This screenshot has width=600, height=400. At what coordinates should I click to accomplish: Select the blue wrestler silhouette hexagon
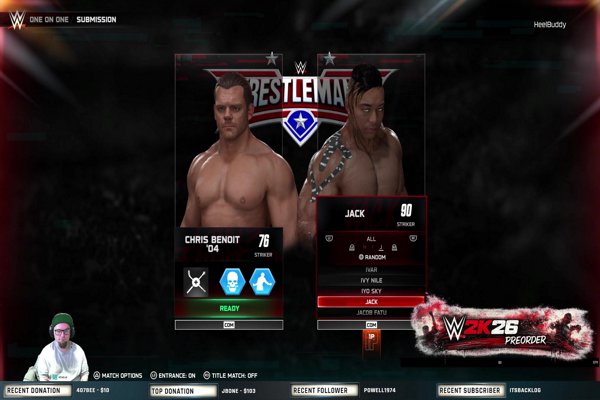click(262, 282)
